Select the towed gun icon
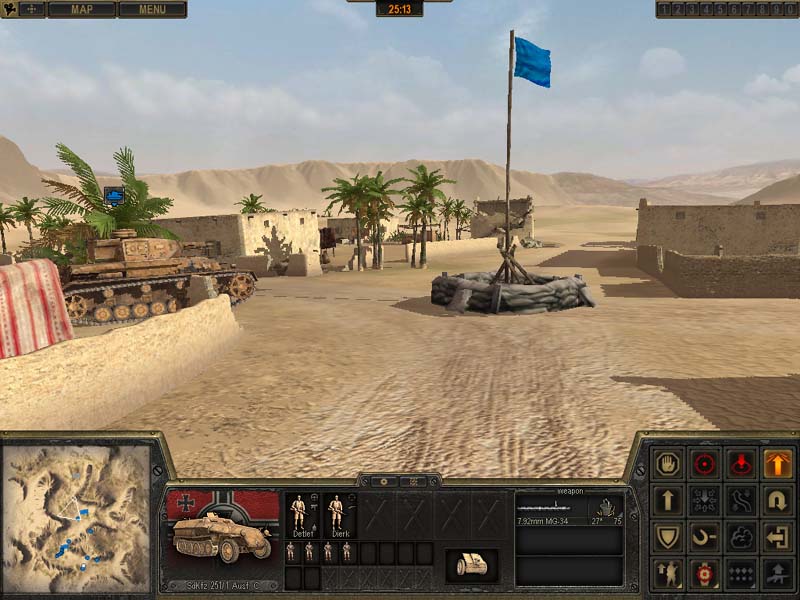The height and width of the screenshot is (600, 800). [x=471, y=564]
